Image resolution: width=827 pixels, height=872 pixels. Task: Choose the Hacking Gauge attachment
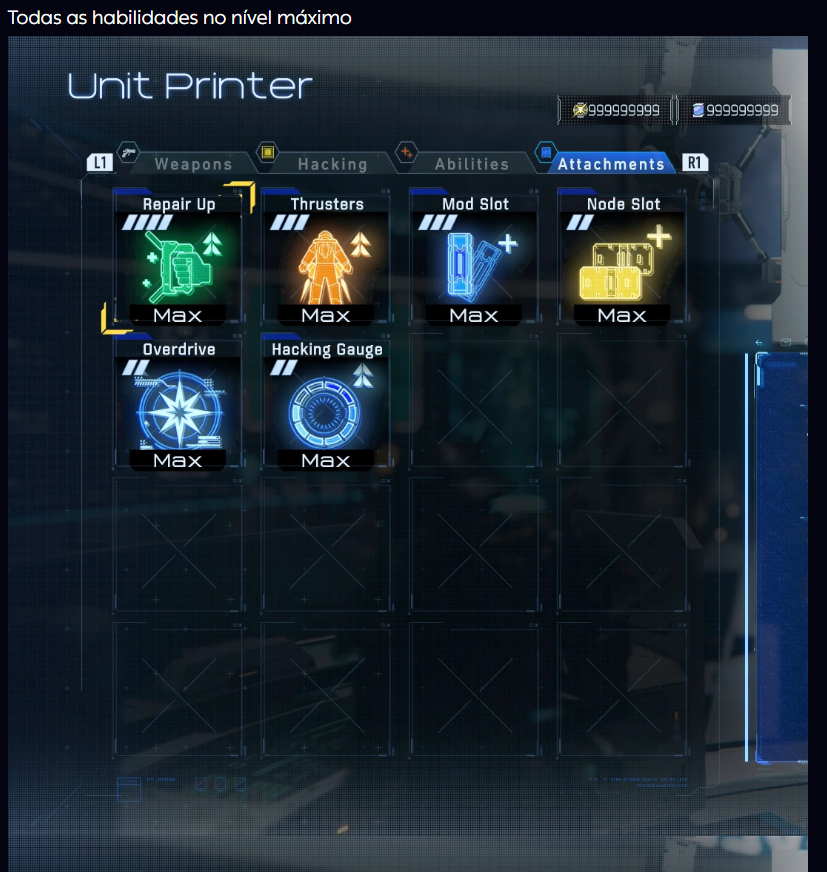click(326, 405)
